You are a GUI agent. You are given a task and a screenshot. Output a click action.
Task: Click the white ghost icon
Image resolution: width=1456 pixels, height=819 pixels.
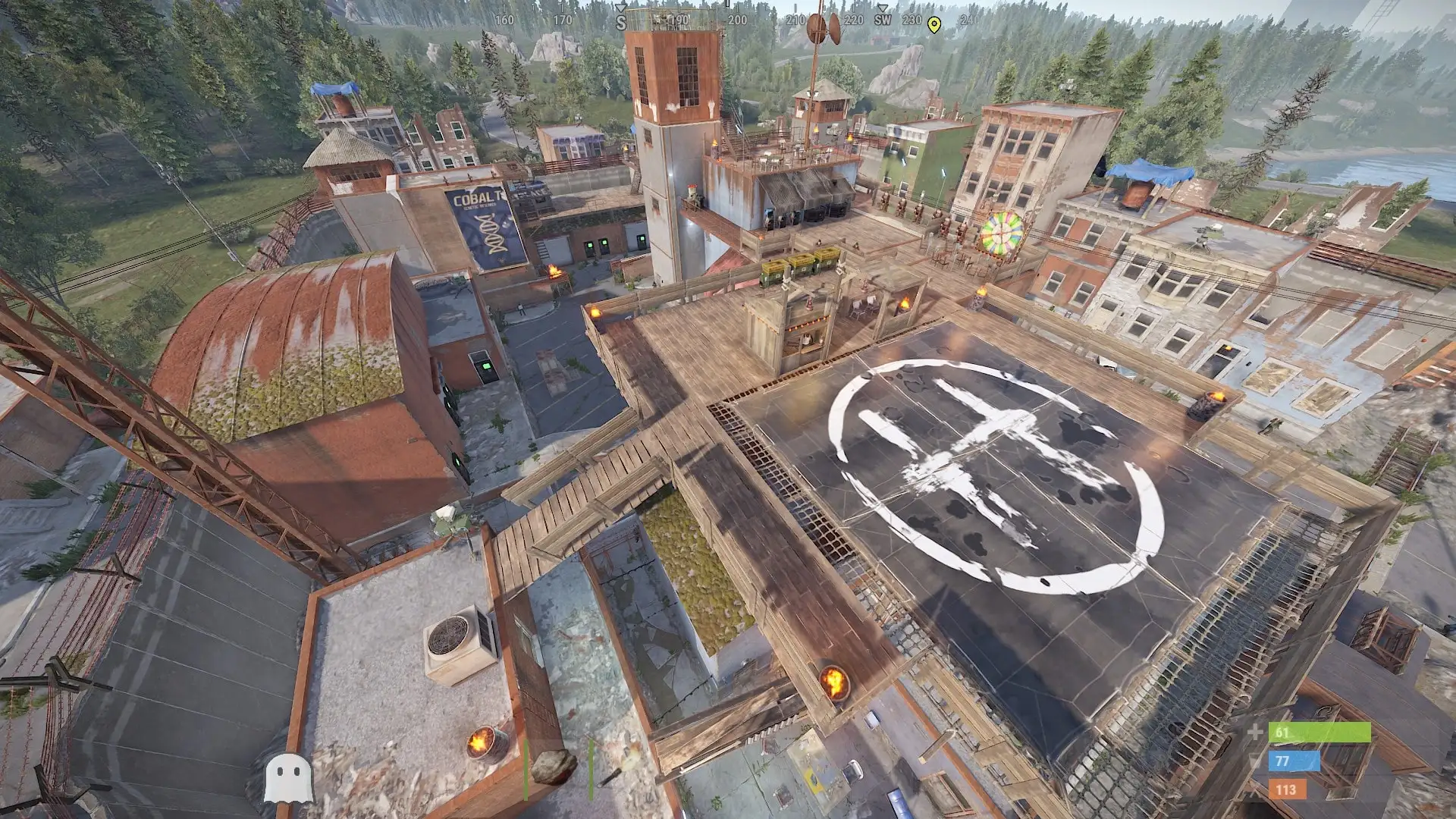click(x=288, y=778)
